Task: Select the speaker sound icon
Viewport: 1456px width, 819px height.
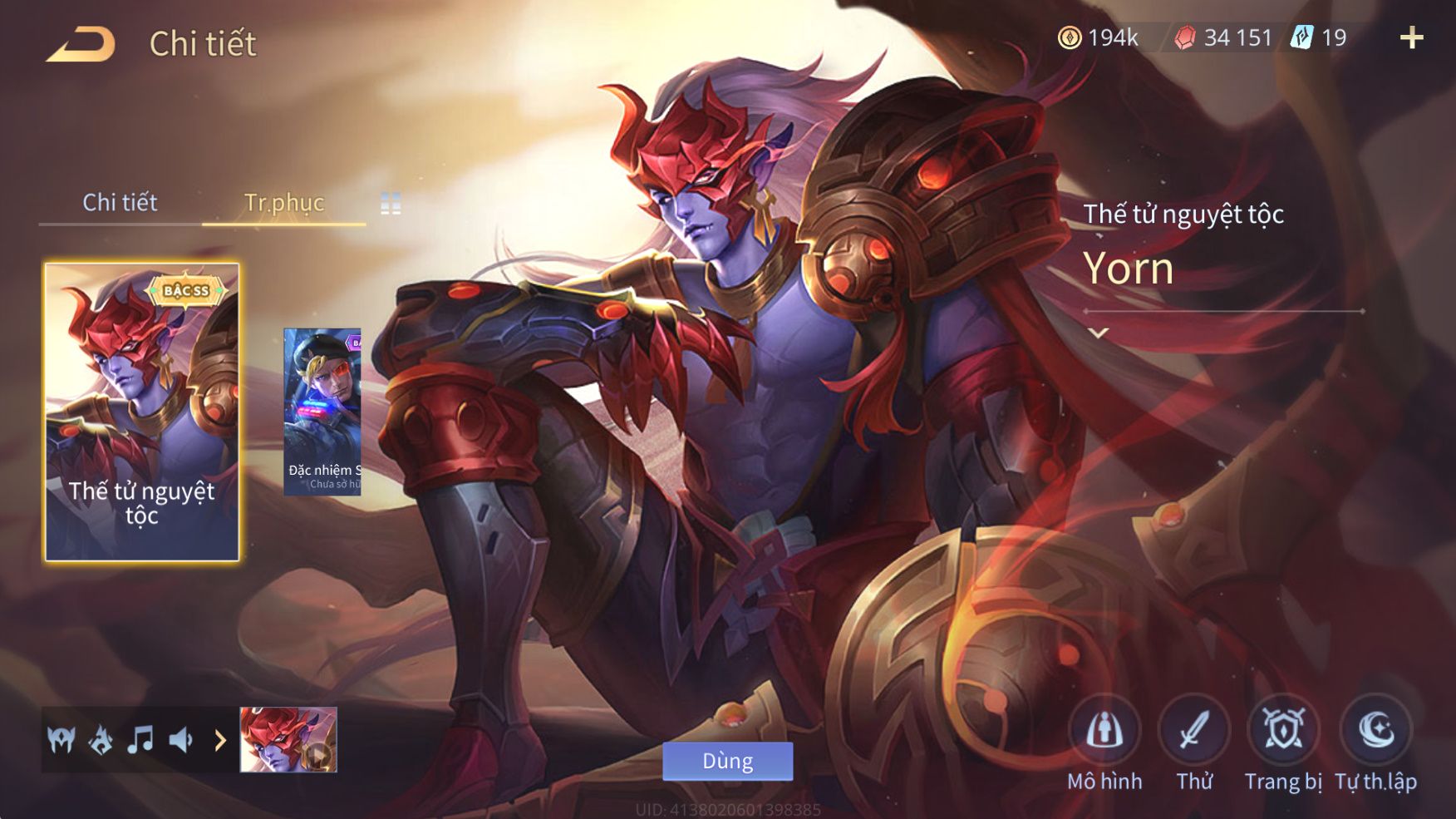Action: coord(180,739)
